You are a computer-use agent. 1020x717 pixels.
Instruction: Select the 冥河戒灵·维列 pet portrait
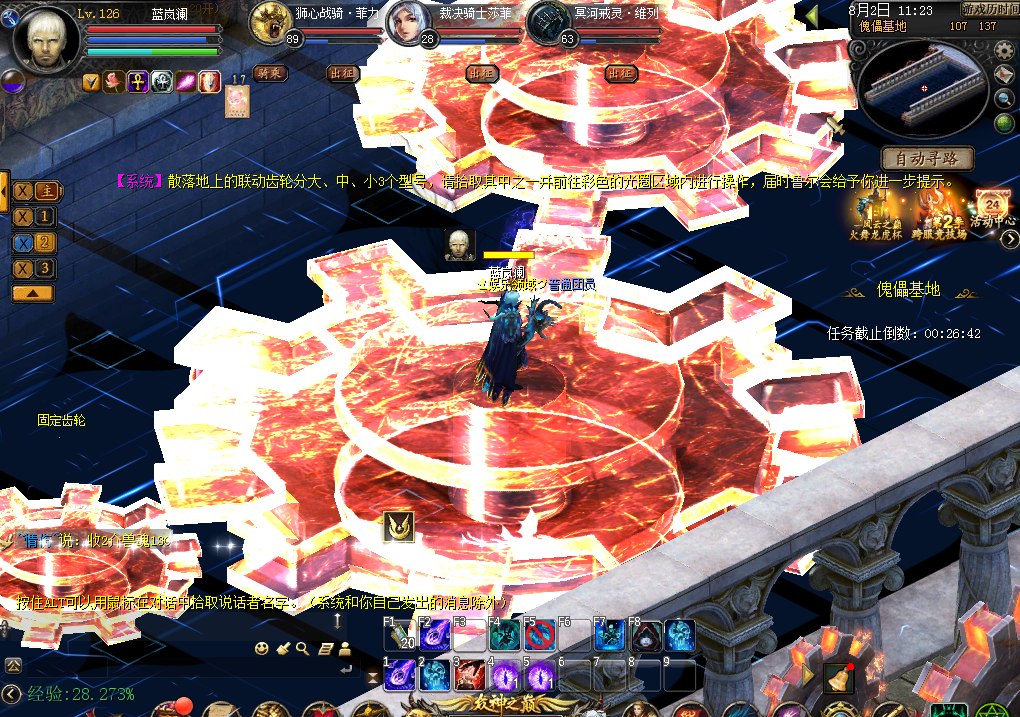546,22
